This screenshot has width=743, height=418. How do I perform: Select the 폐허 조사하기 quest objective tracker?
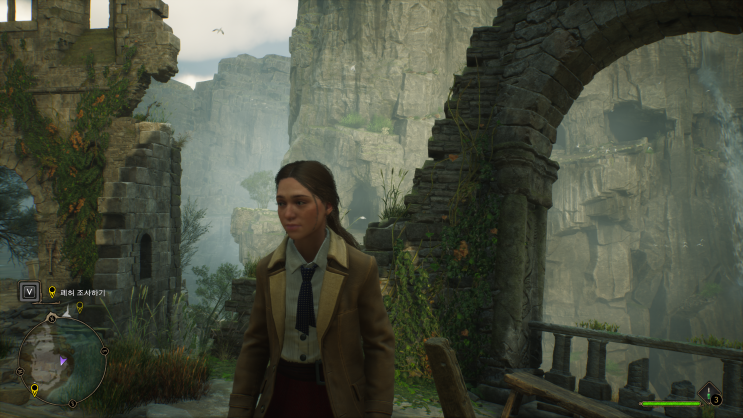pos(82,292)
